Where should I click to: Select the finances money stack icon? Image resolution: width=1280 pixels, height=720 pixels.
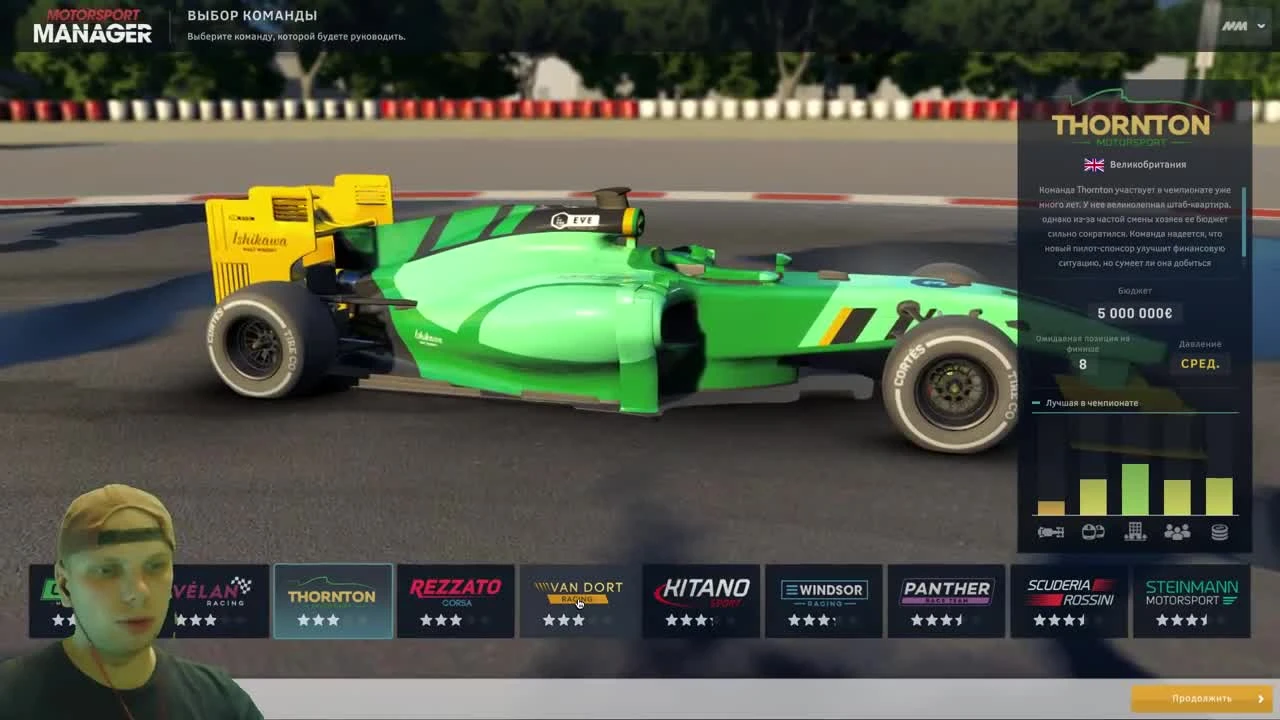point(1220,533)
